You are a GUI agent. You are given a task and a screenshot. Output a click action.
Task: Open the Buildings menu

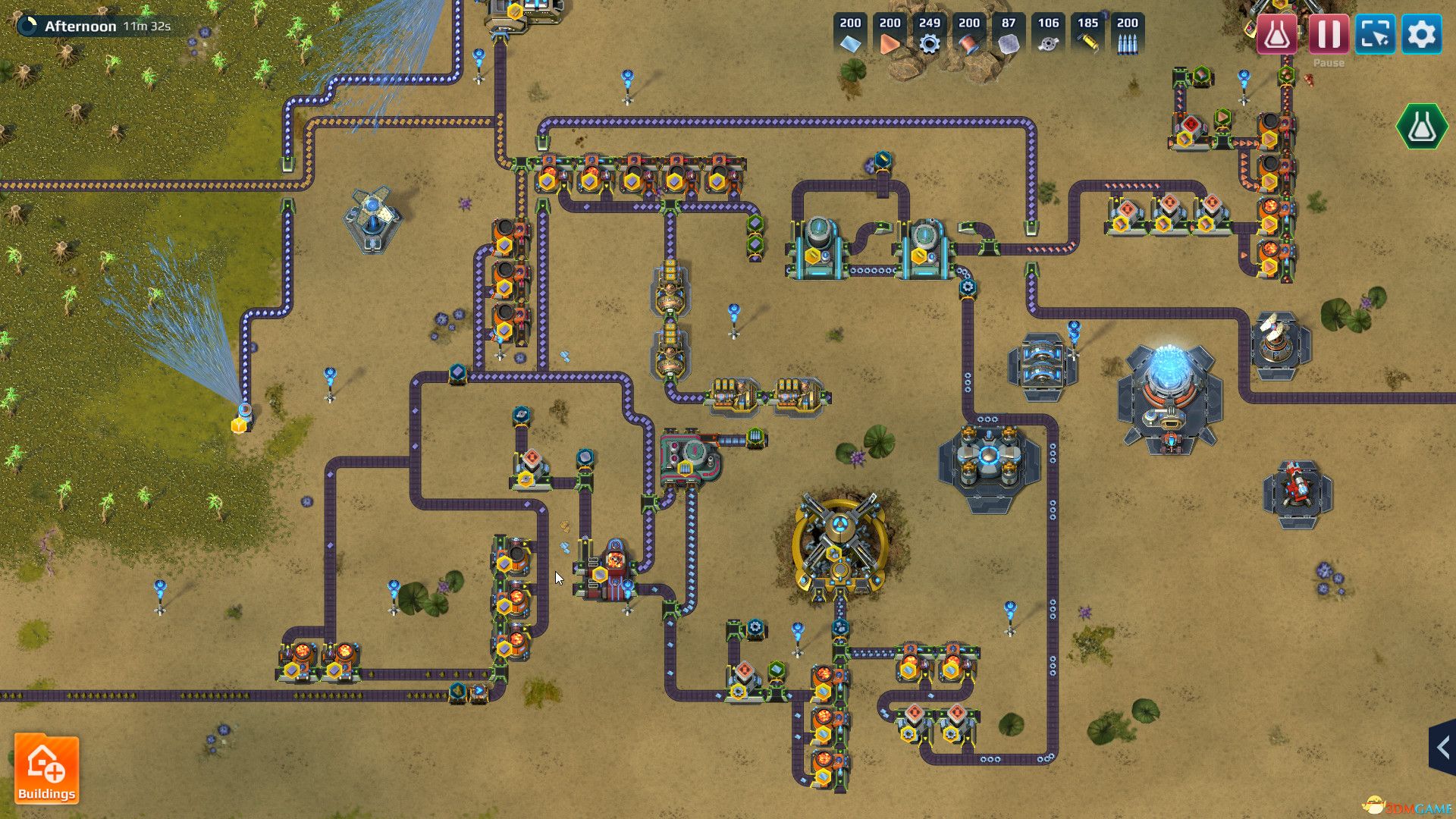pos(46,770)
